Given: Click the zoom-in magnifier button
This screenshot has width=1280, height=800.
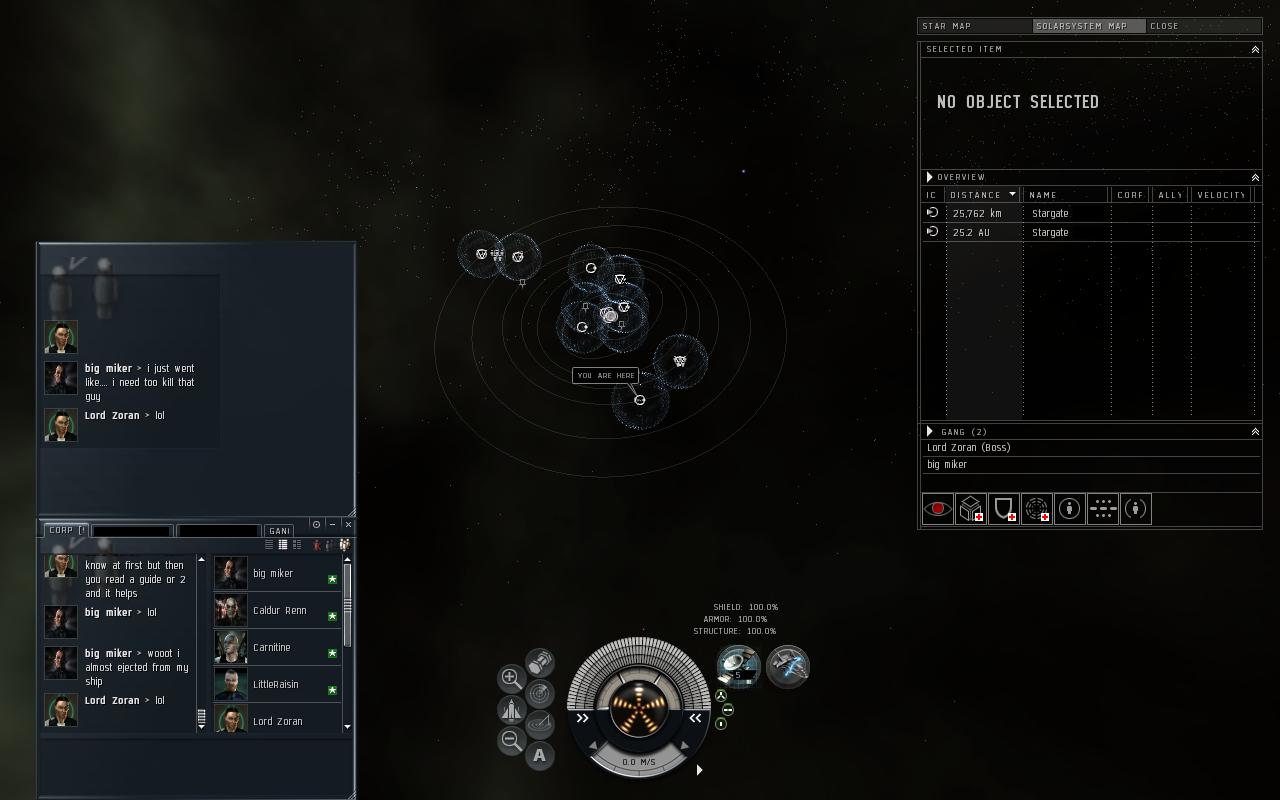Looking at the screenshot, I should coord(510,678).
